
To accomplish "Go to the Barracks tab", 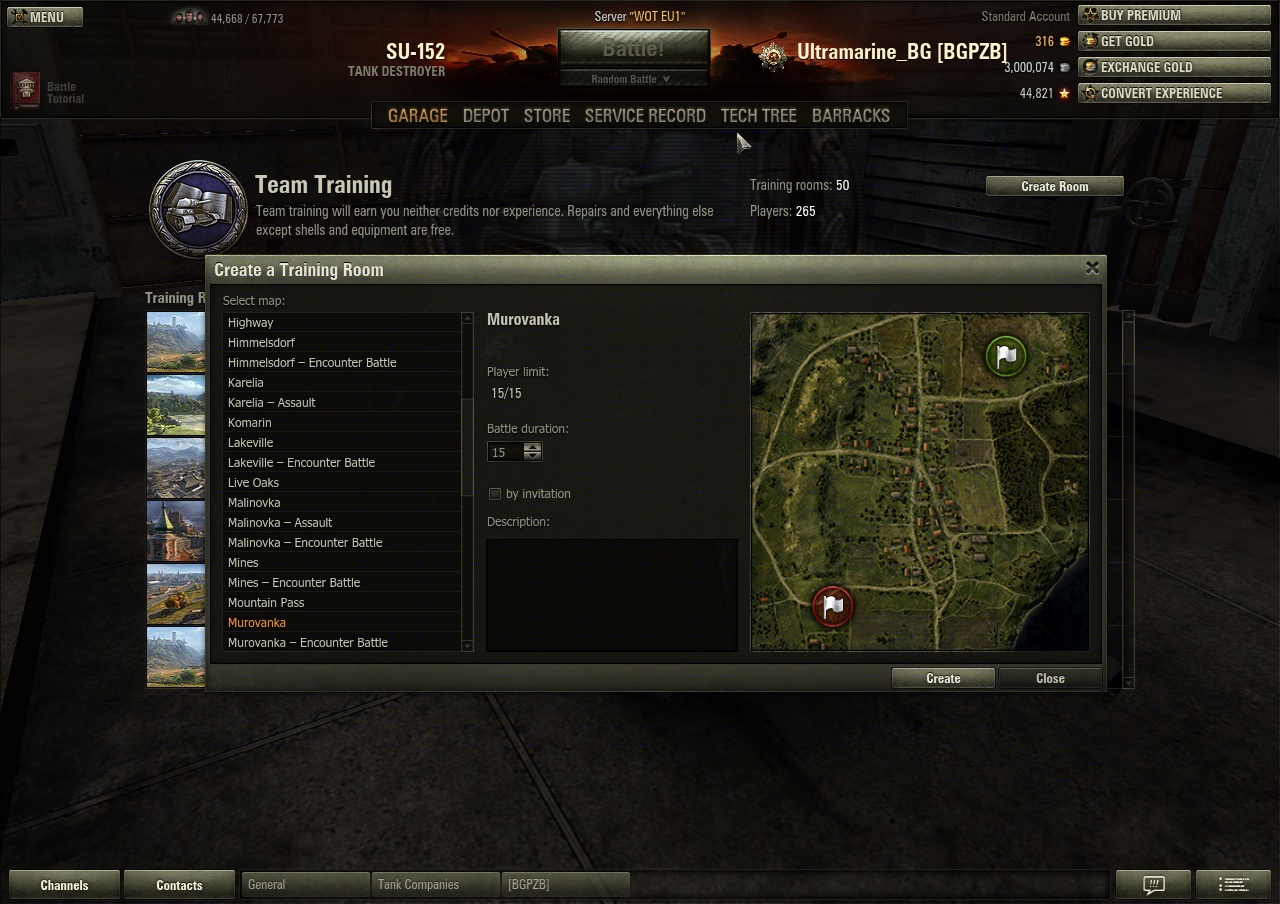I will pyautogui.click(x=850, y=116).
